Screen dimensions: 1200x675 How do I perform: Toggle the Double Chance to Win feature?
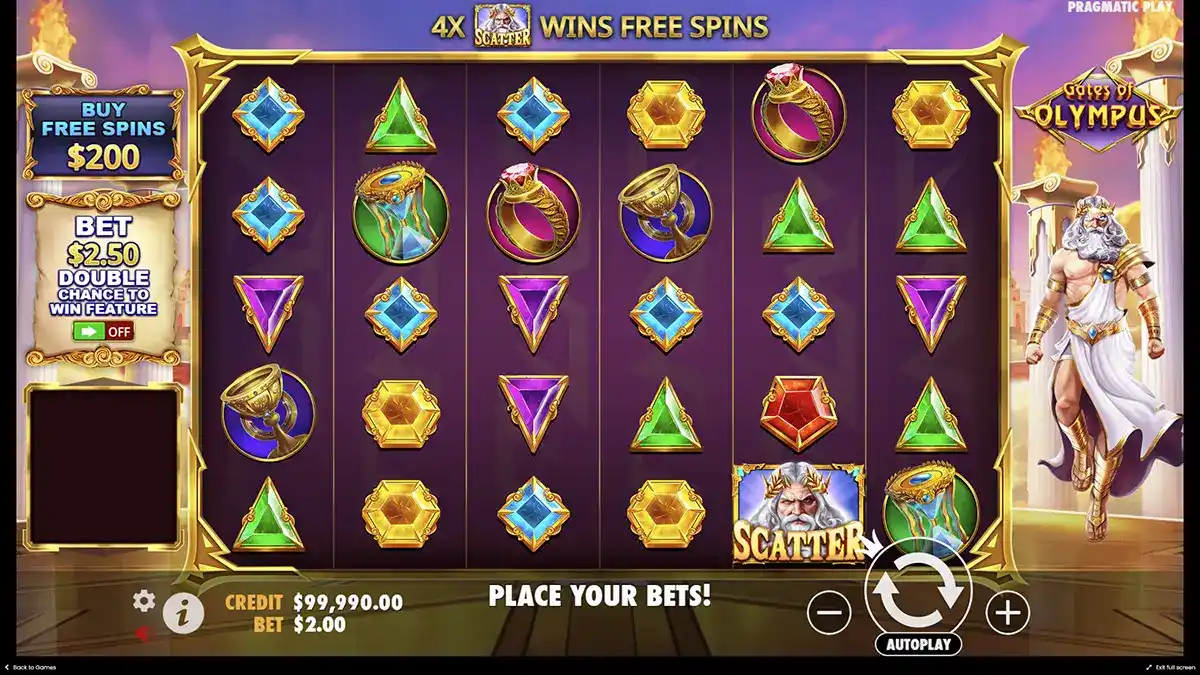(x=103, y=331)
